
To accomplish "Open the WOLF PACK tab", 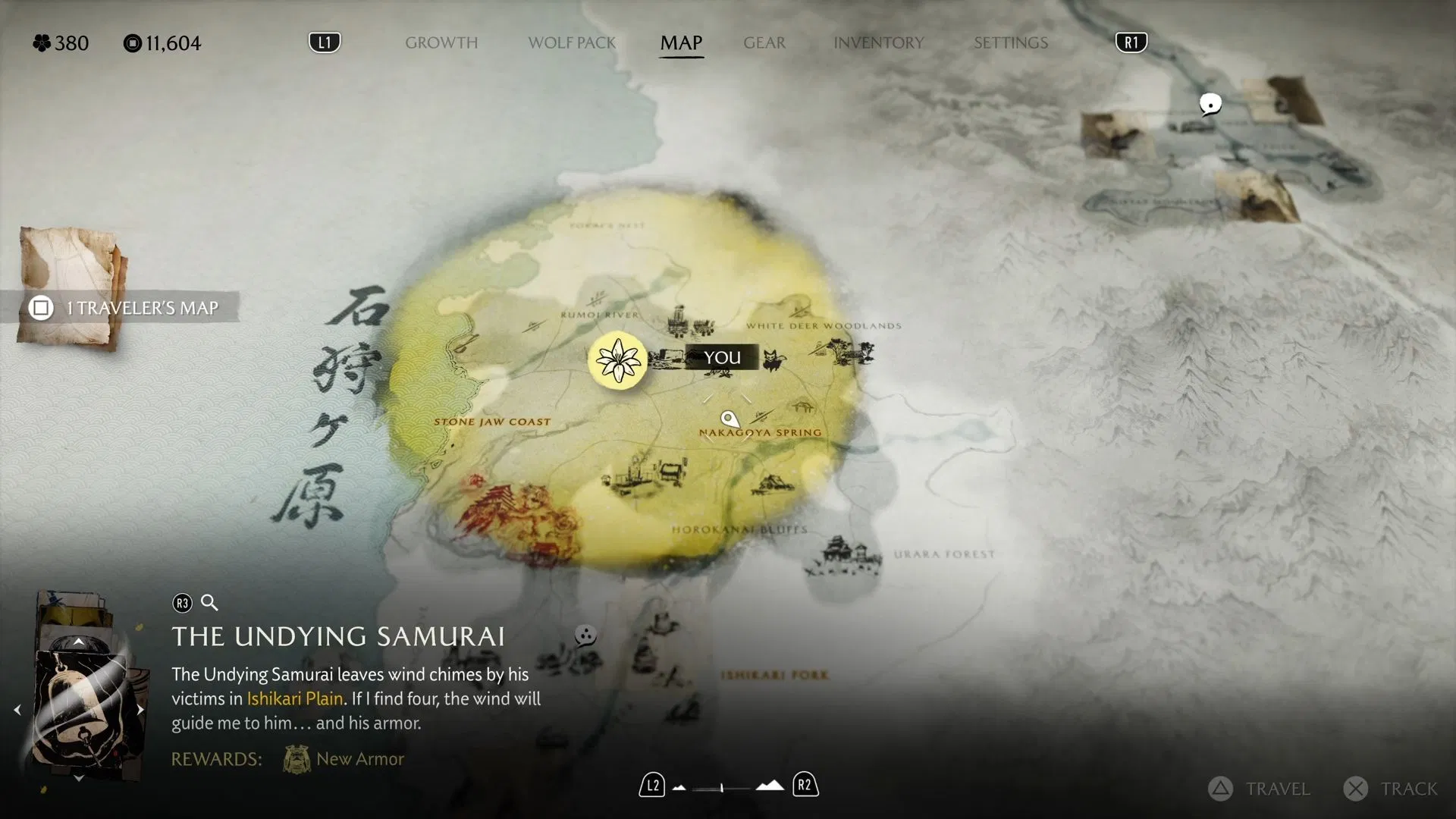I will [572, 43].
